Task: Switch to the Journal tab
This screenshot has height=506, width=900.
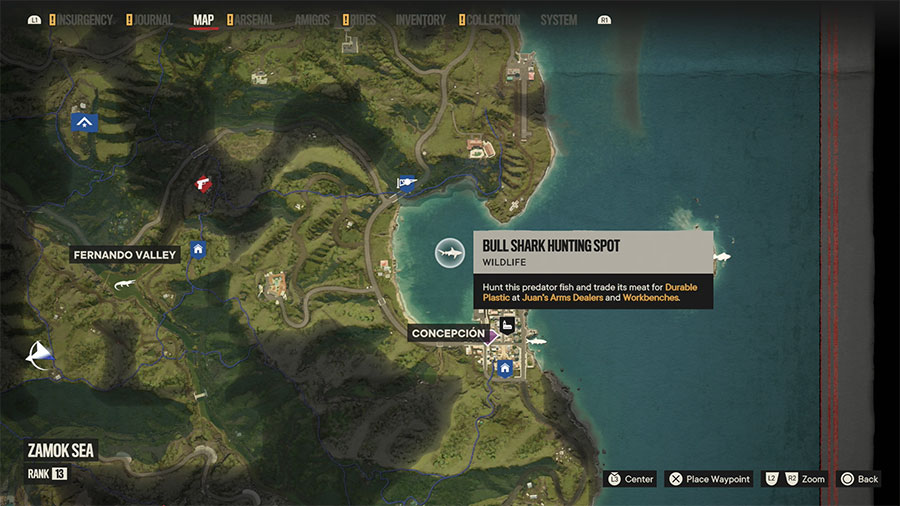Action: pos(153,20)
